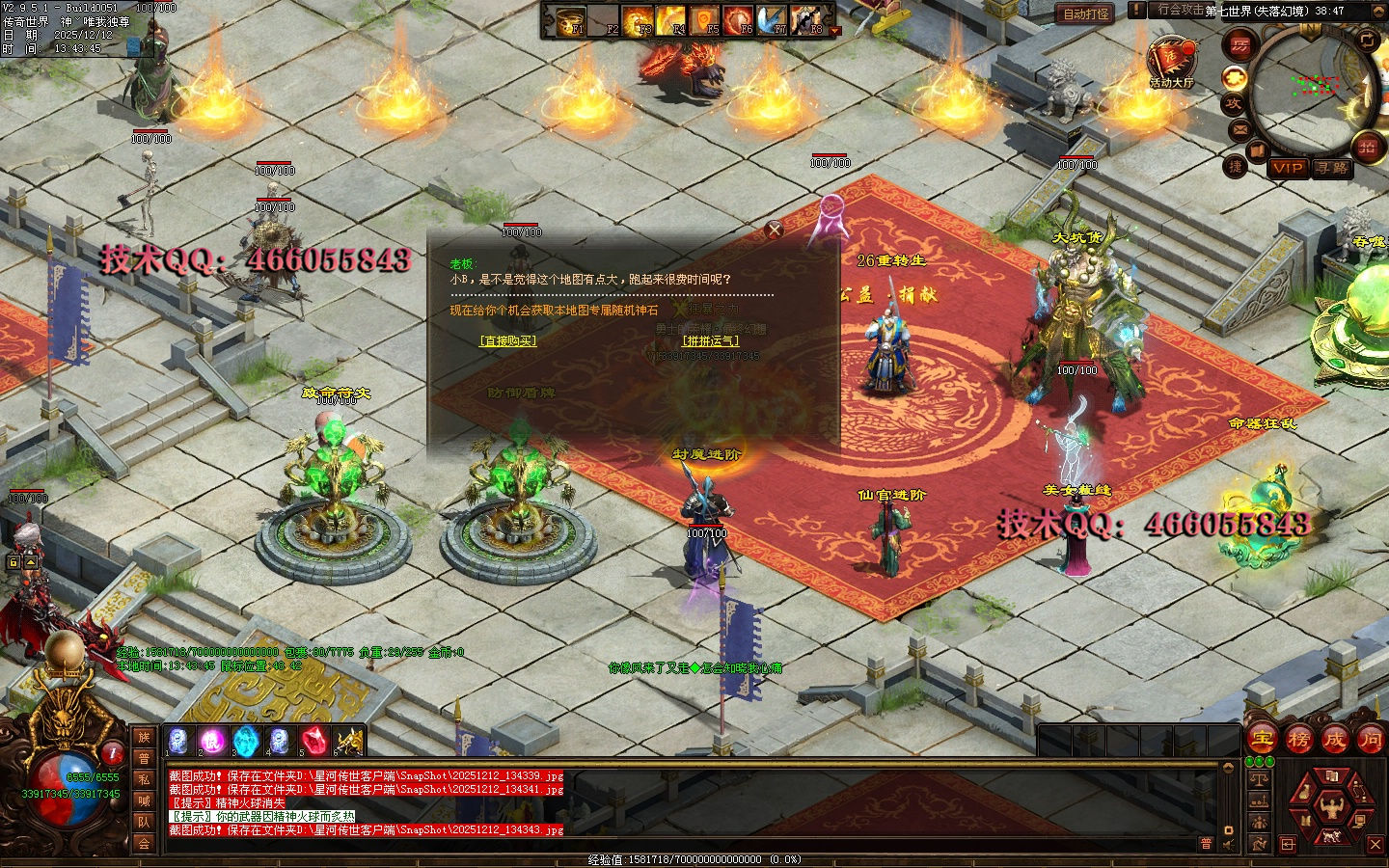Open the 活动大厅 activity hall
The image size is (1389, 868).
(x=1171, y=64)
